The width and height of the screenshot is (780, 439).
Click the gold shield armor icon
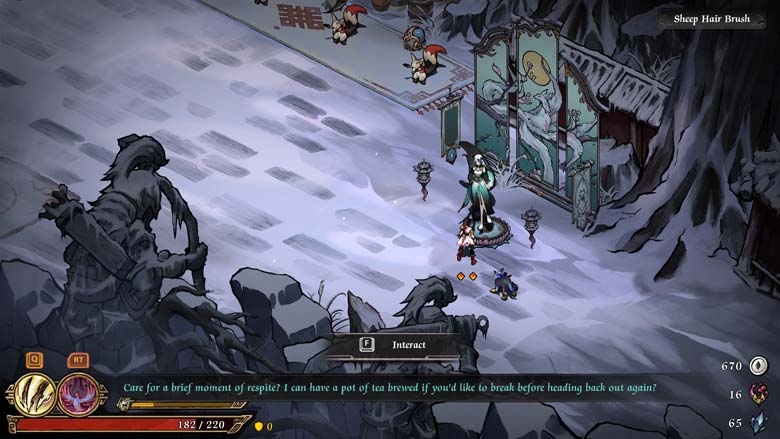click(257, 426)
